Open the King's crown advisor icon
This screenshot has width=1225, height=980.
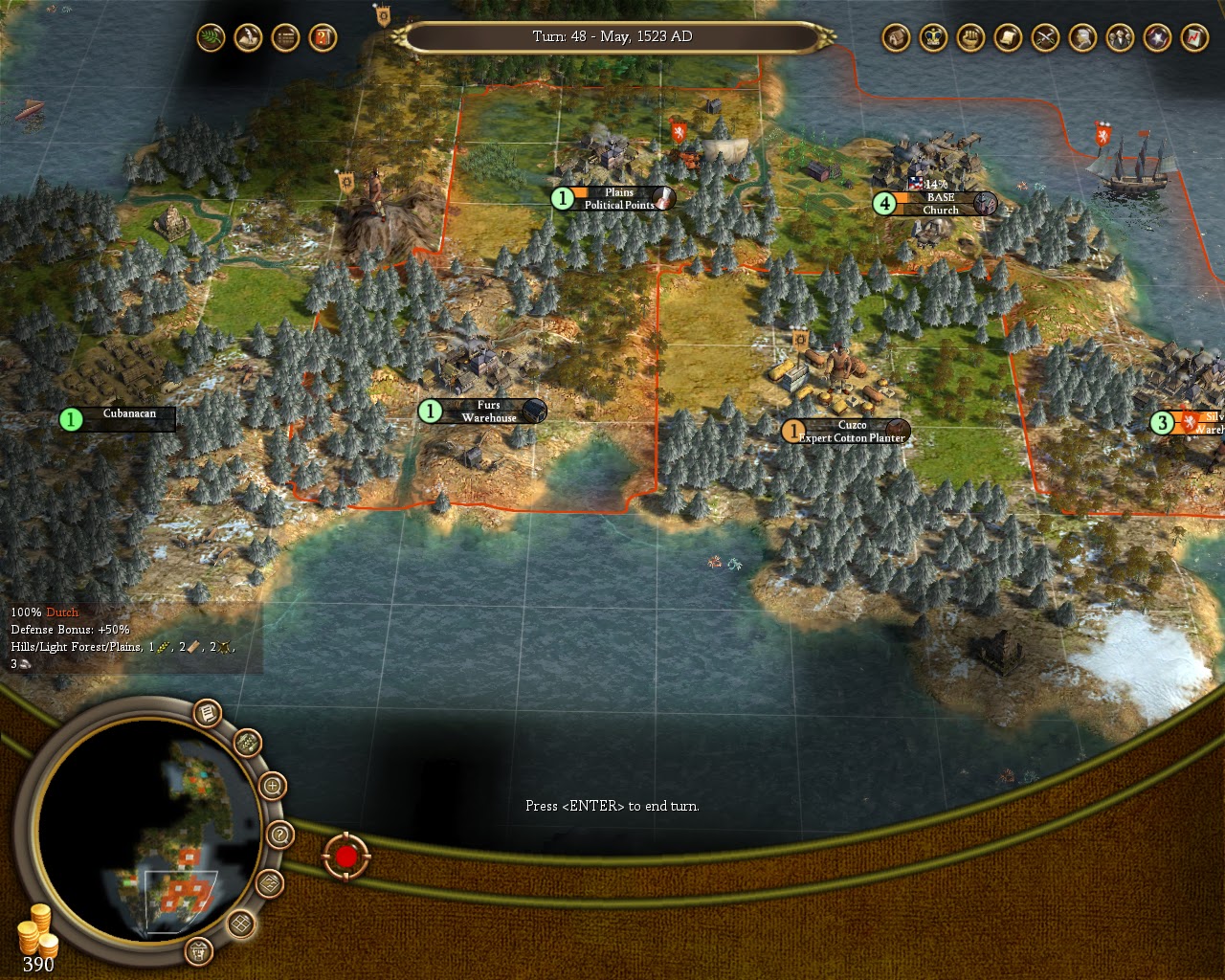[931, 39]
